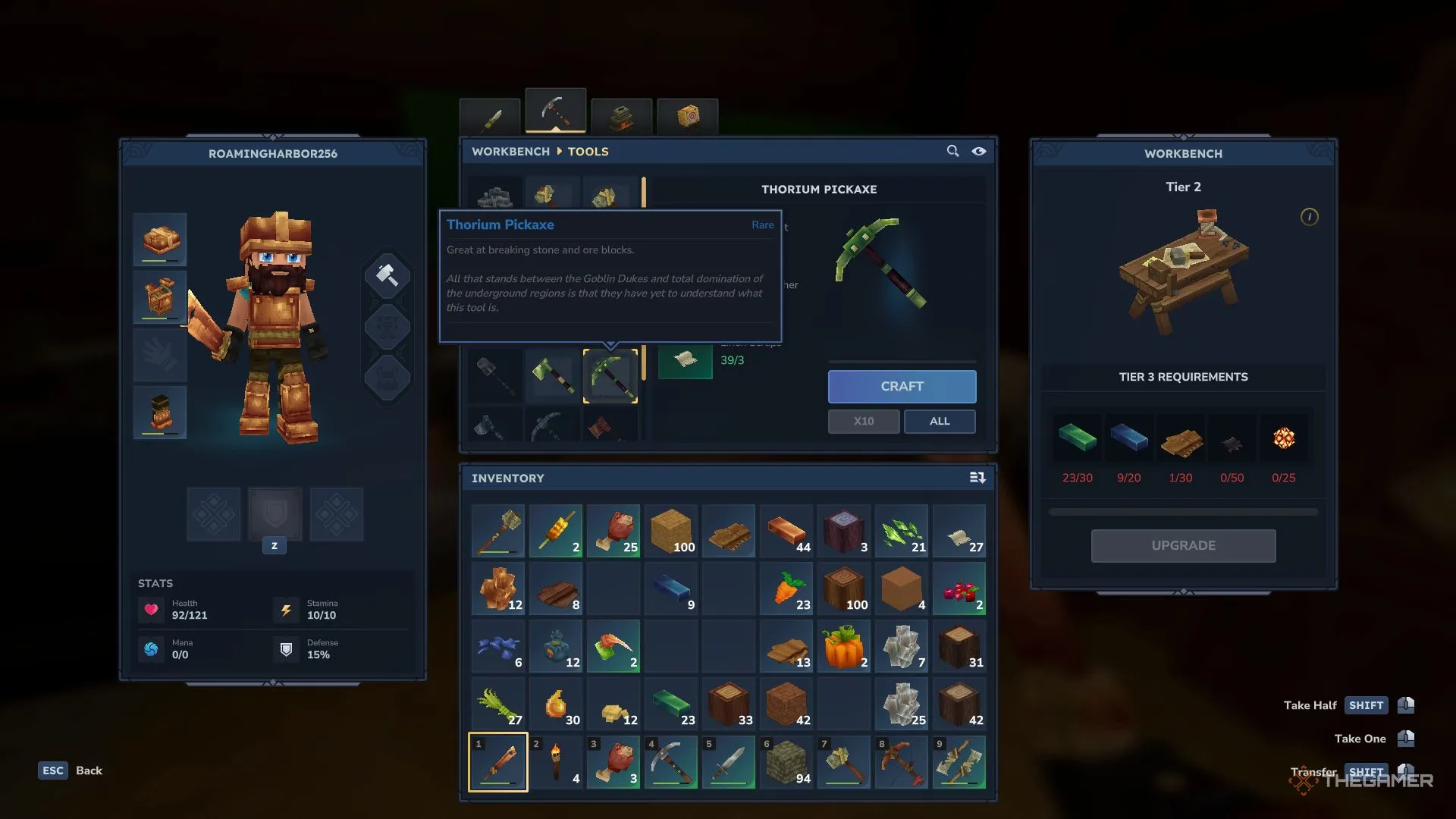The image size is (1456, 819).
Task: Toggle the eye visibility filter
Action: [x=979, y=152]
